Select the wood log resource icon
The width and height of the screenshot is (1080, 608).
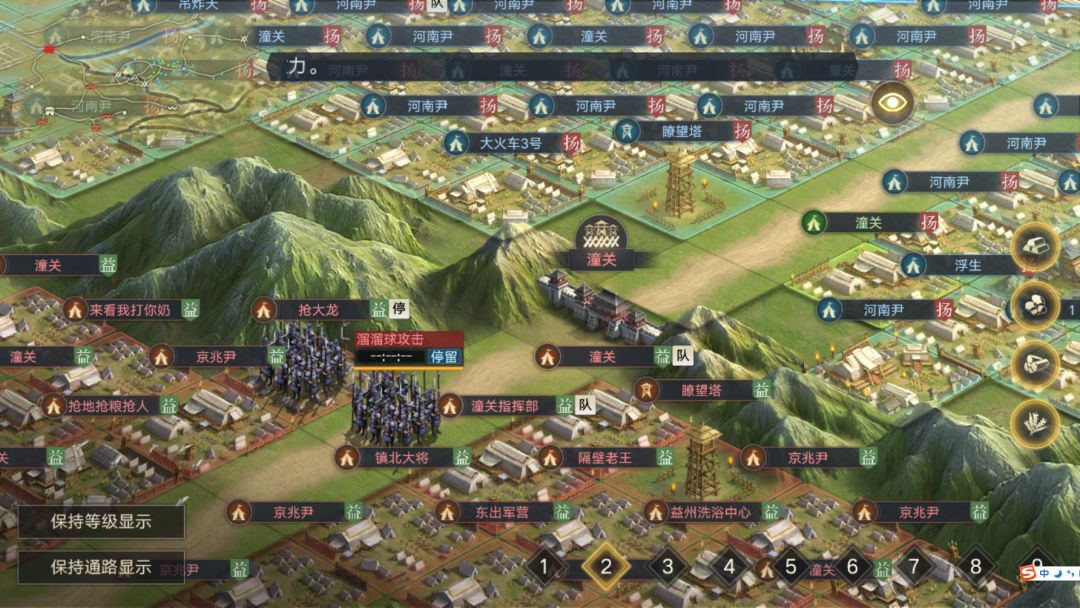pyautogui.click(x=1034, y=365)
